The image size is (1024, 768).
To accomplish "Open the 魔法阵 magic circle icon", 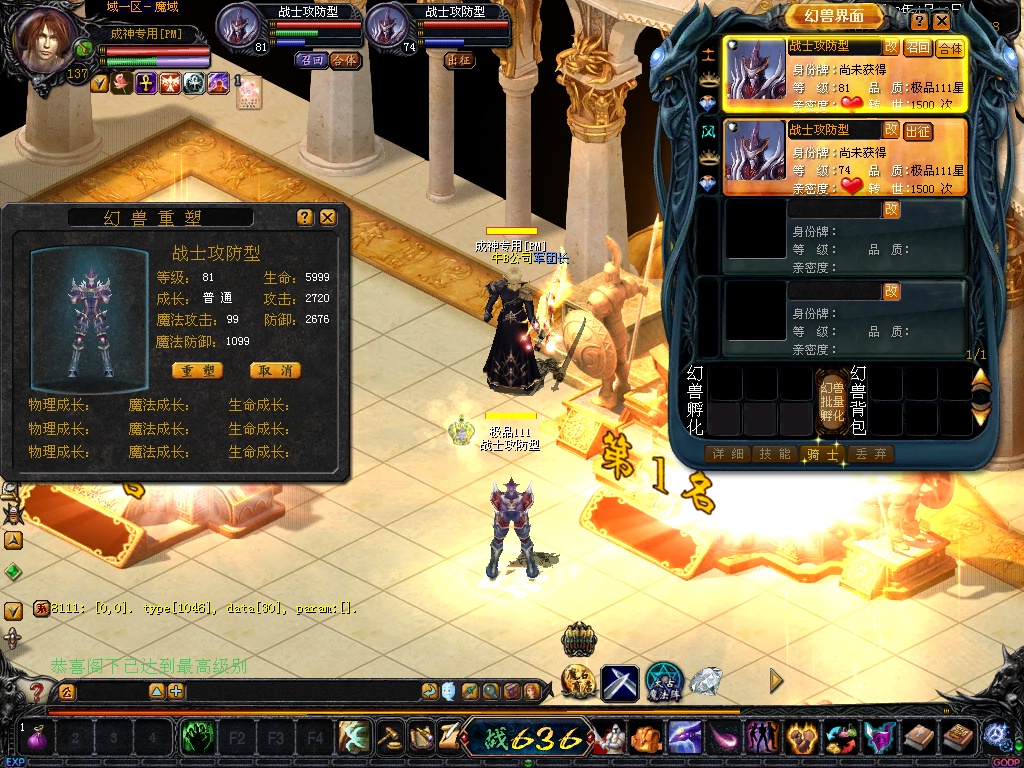I will pyautogui.click(x=664, y=682).
